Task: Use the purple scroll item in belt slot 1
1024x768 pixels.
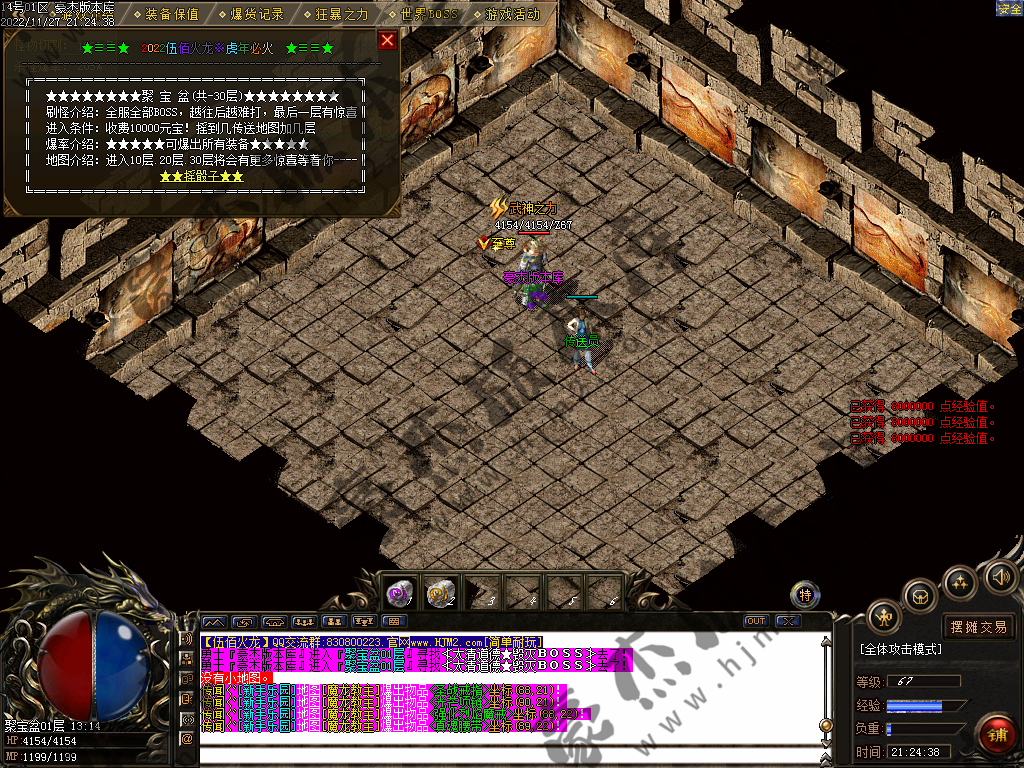Action: coord(401,593)
